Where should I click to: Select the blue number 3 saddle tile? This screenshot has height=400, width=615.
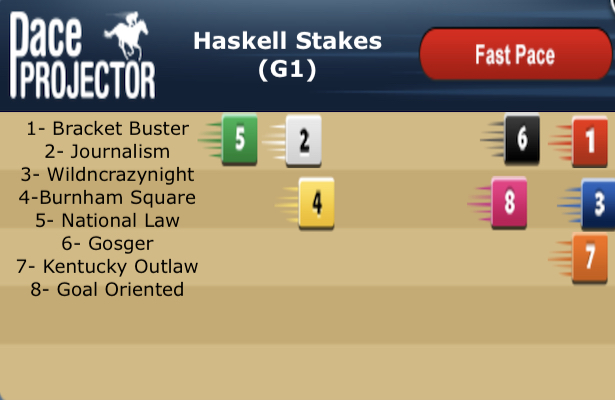[x=598, y=204]
